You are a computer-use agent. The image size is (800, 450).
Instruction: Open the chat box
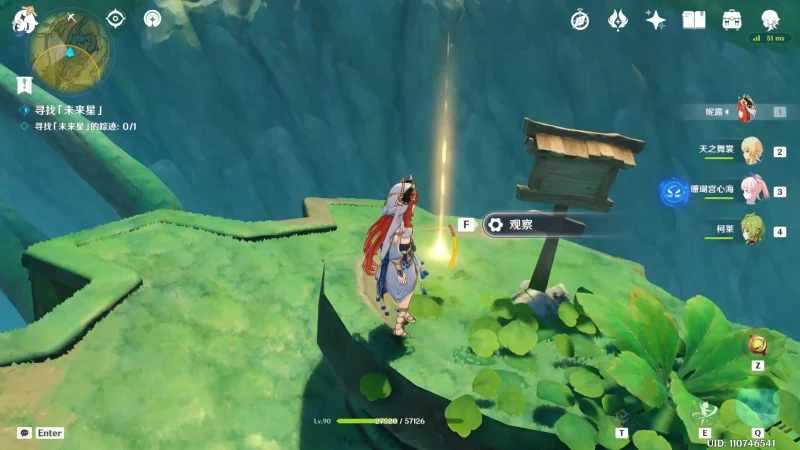(x=25, y=433)
